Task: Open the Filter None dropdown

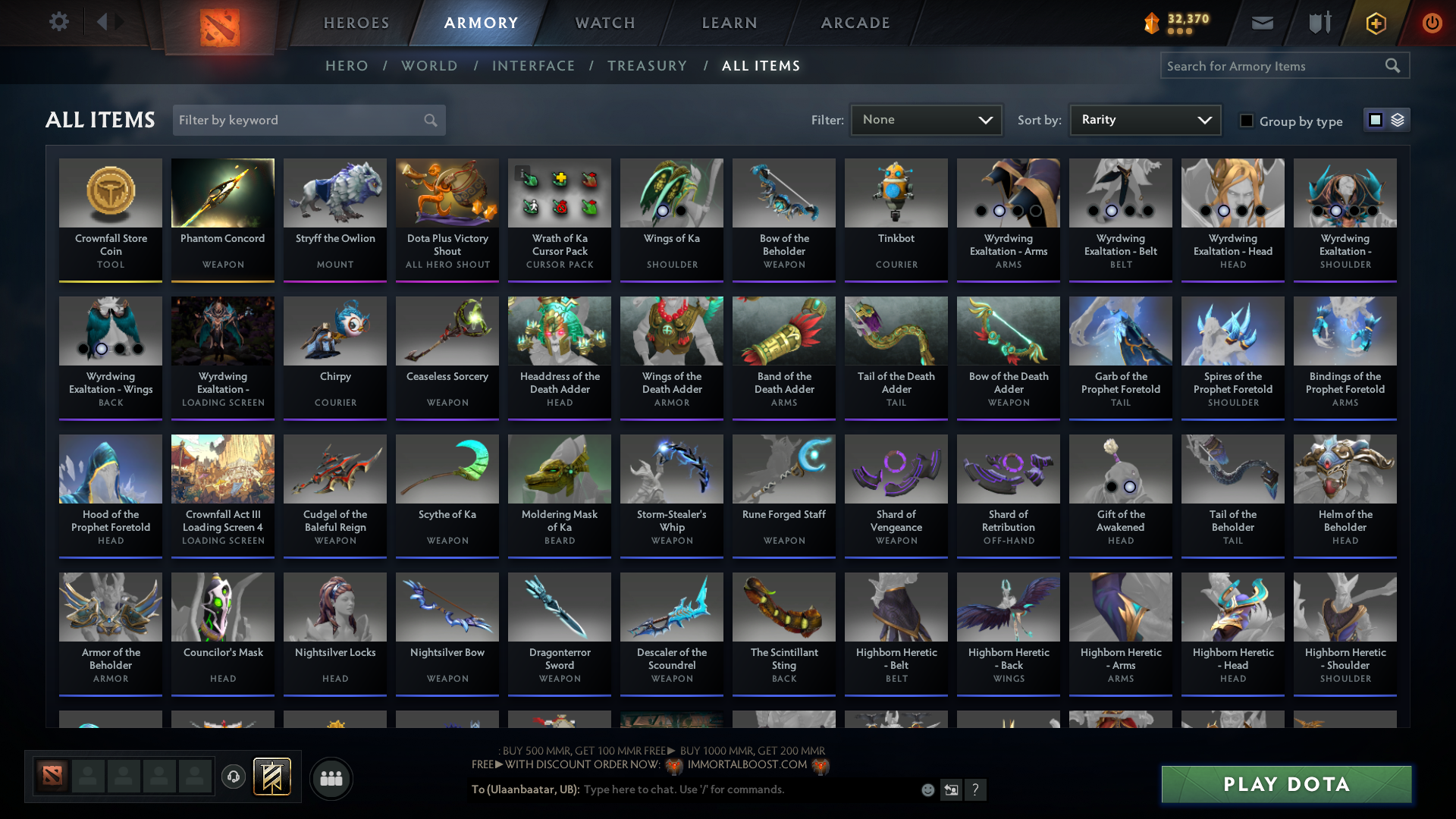Action: [926, 119]
